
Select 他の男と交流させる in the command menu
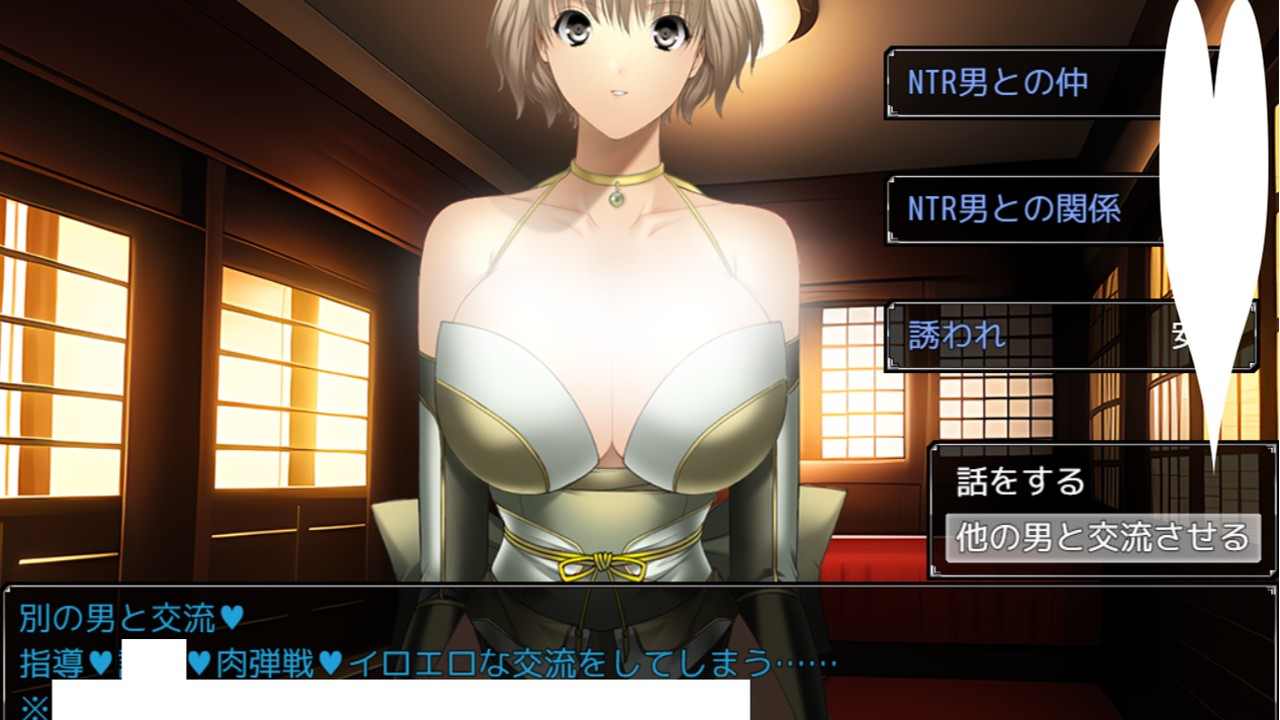(1102, 537)
